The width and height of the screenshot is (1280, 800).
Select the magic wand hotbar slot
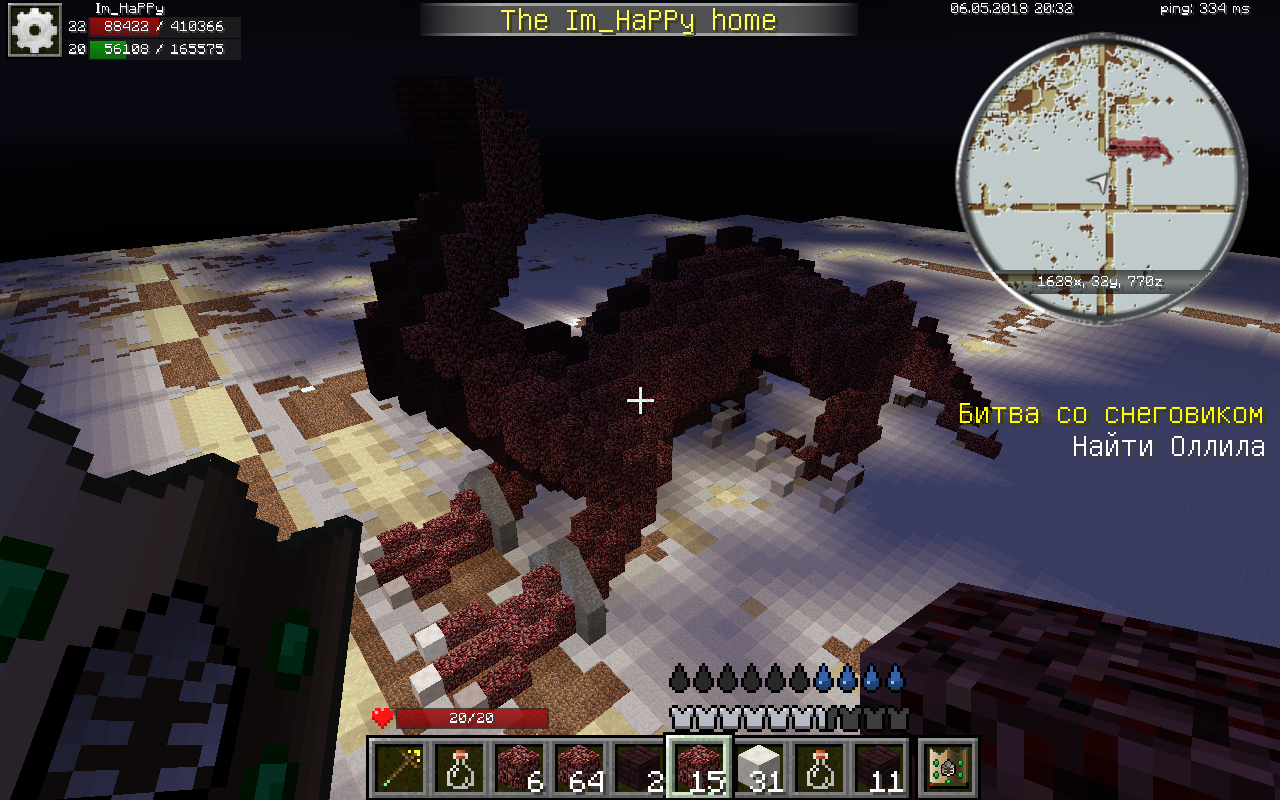pyautogui.click(x=400, y=768)
